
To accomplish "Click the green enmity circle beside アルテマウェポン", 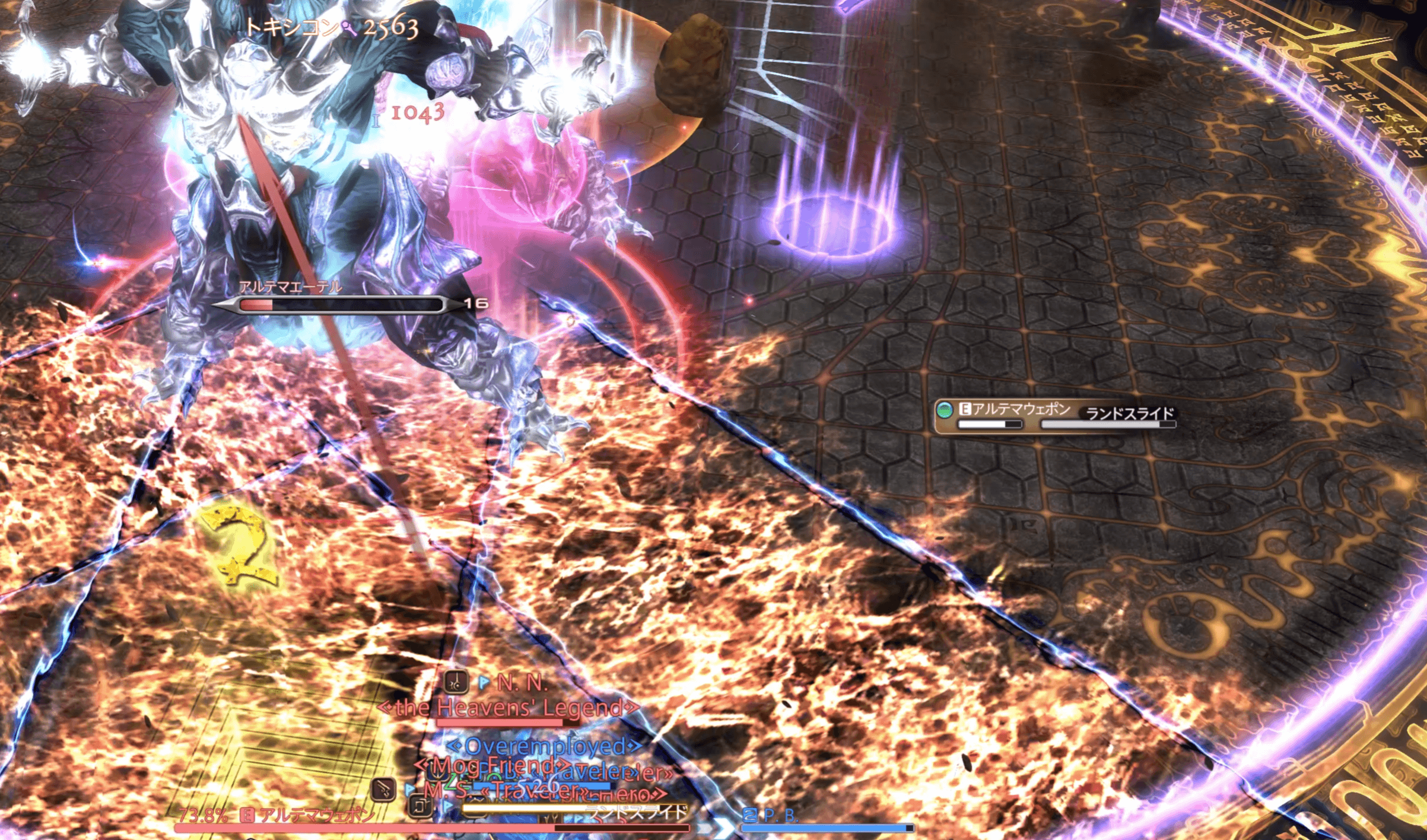I will (945, 410).
